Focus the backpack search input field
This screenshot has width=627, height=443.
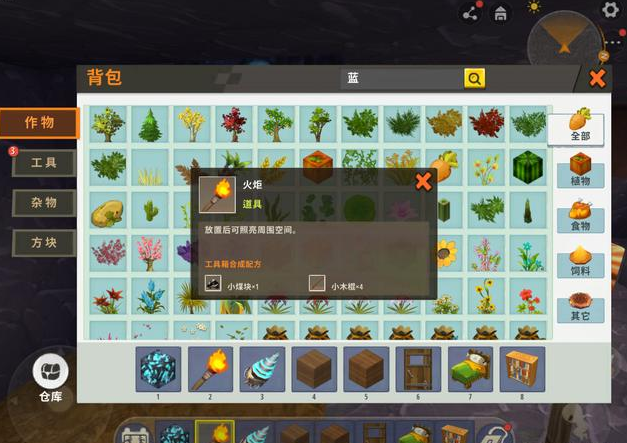(x=400, y=78)
